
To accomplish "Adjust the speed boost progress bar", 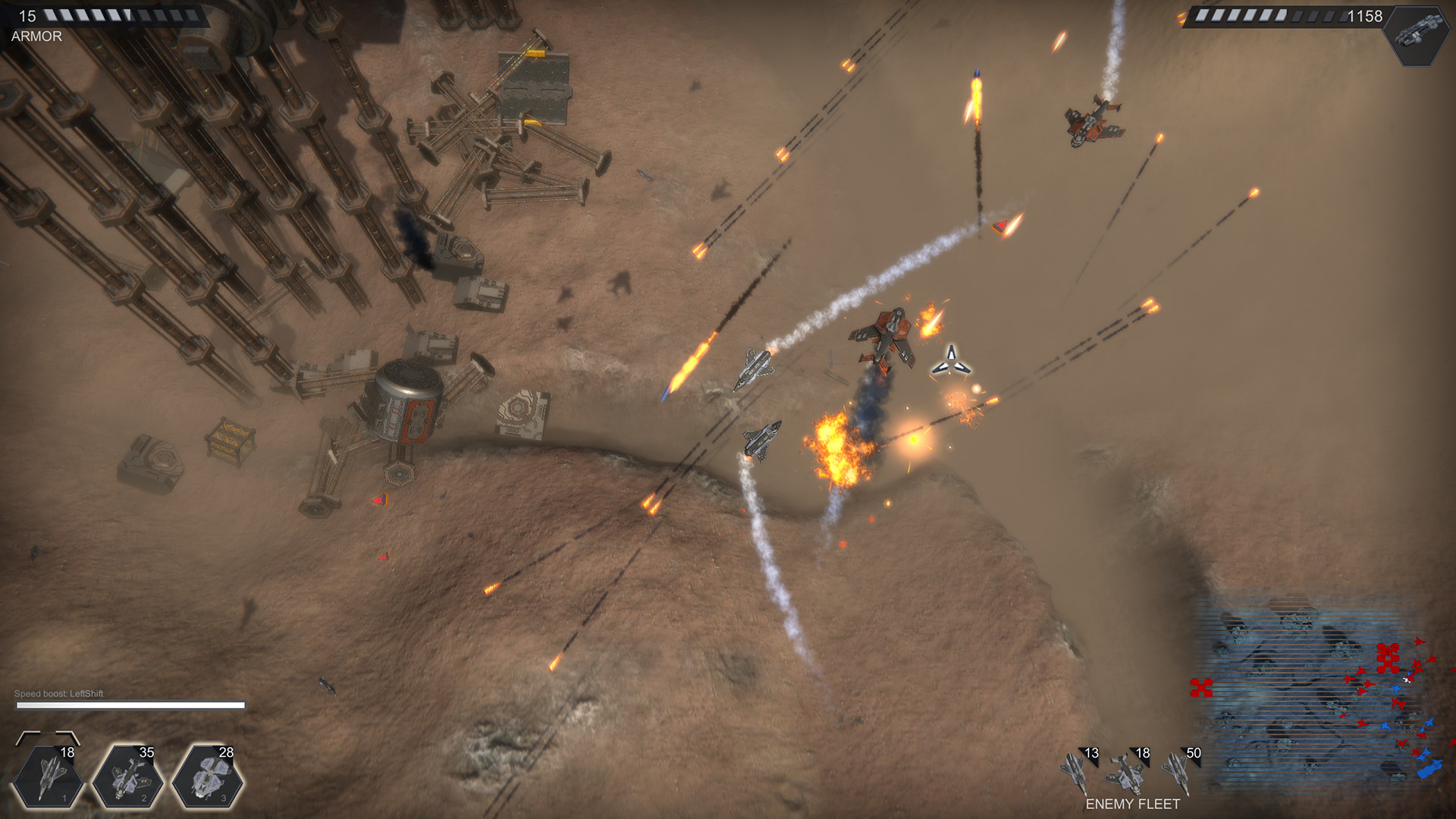I will click(130, 705).
